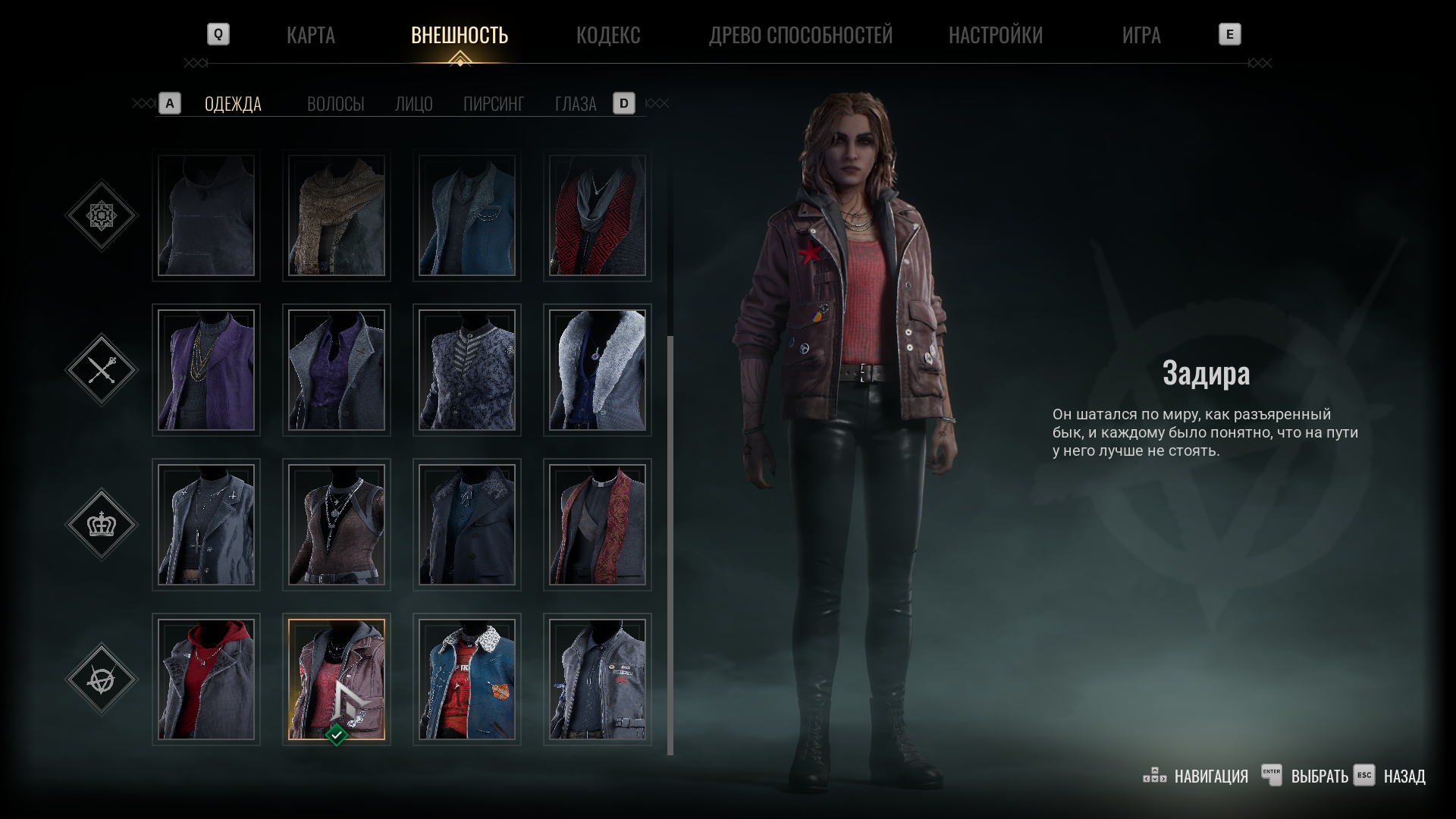Choose the Пирсинг category

493,104
